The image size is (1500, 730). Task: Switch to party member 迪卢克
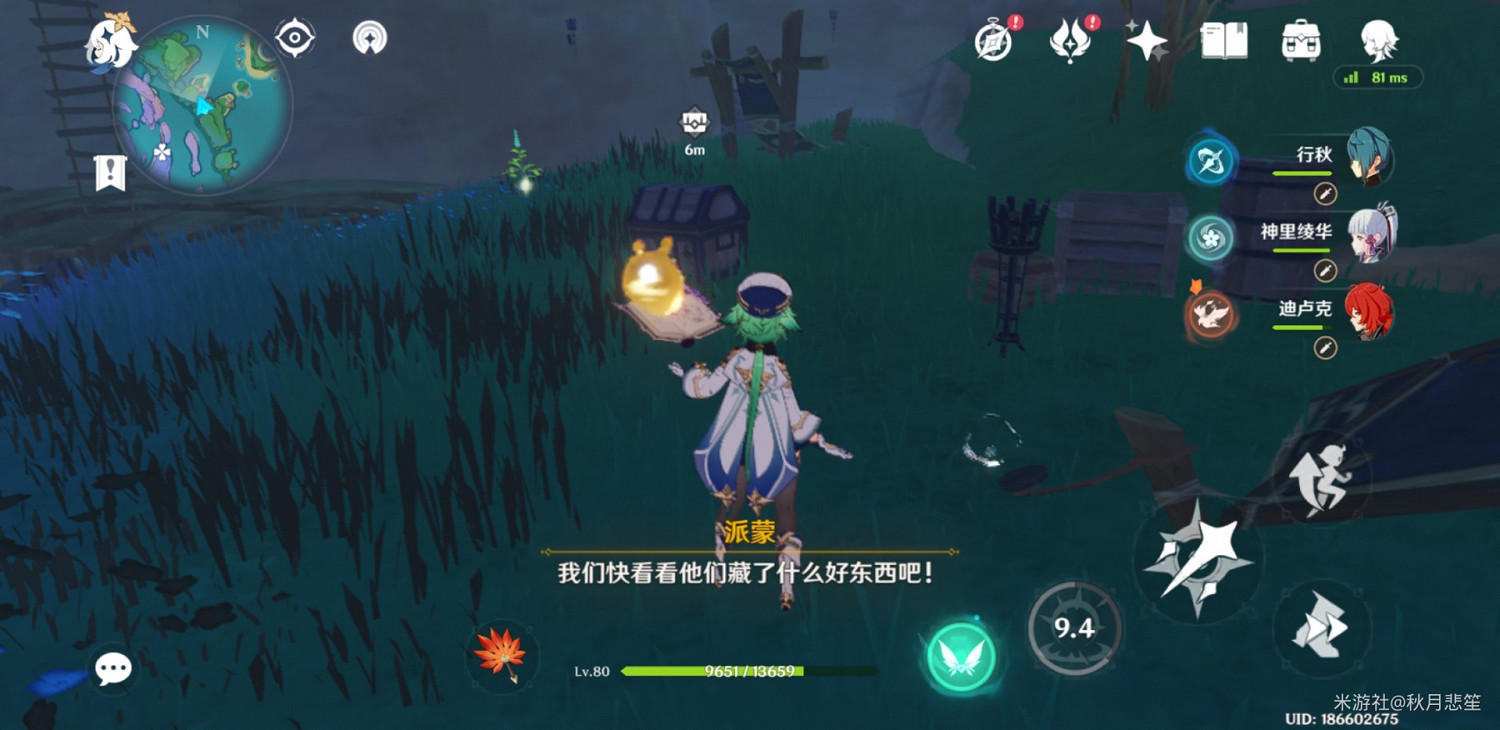1370,312
